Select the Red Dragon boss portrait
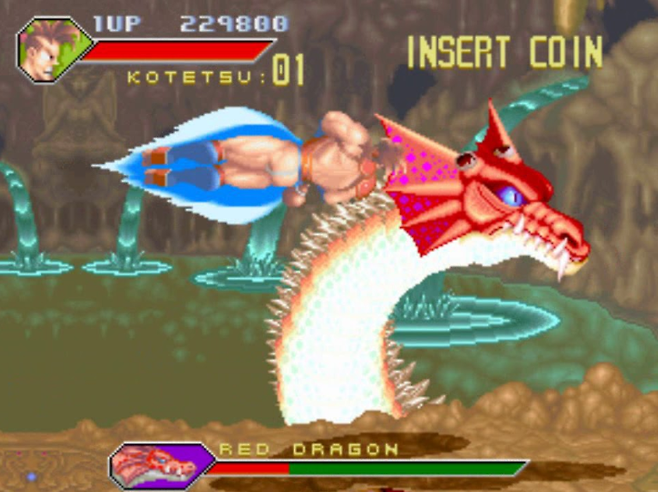 158,464
